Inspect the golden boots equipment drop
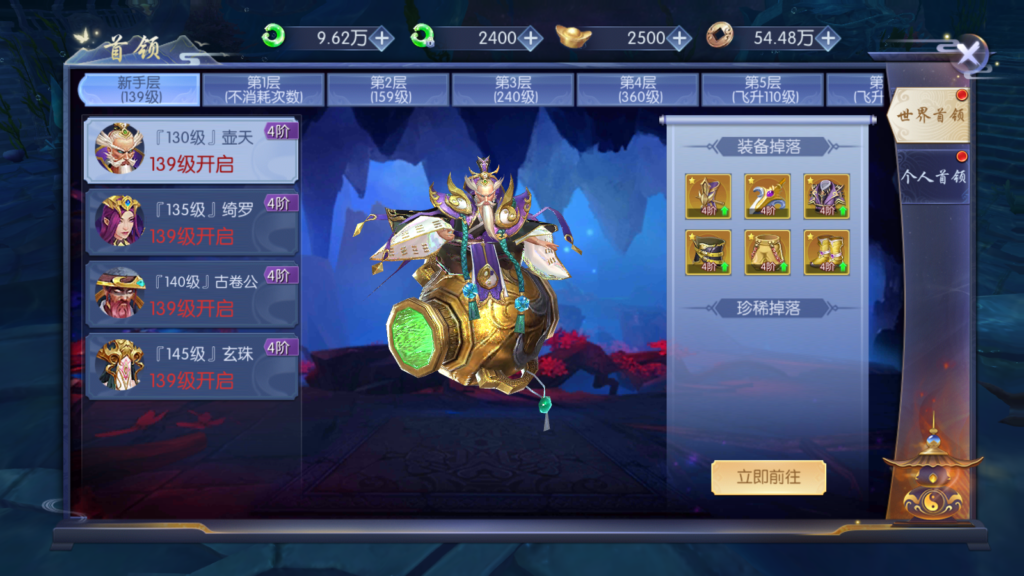 tap(827, 252)
